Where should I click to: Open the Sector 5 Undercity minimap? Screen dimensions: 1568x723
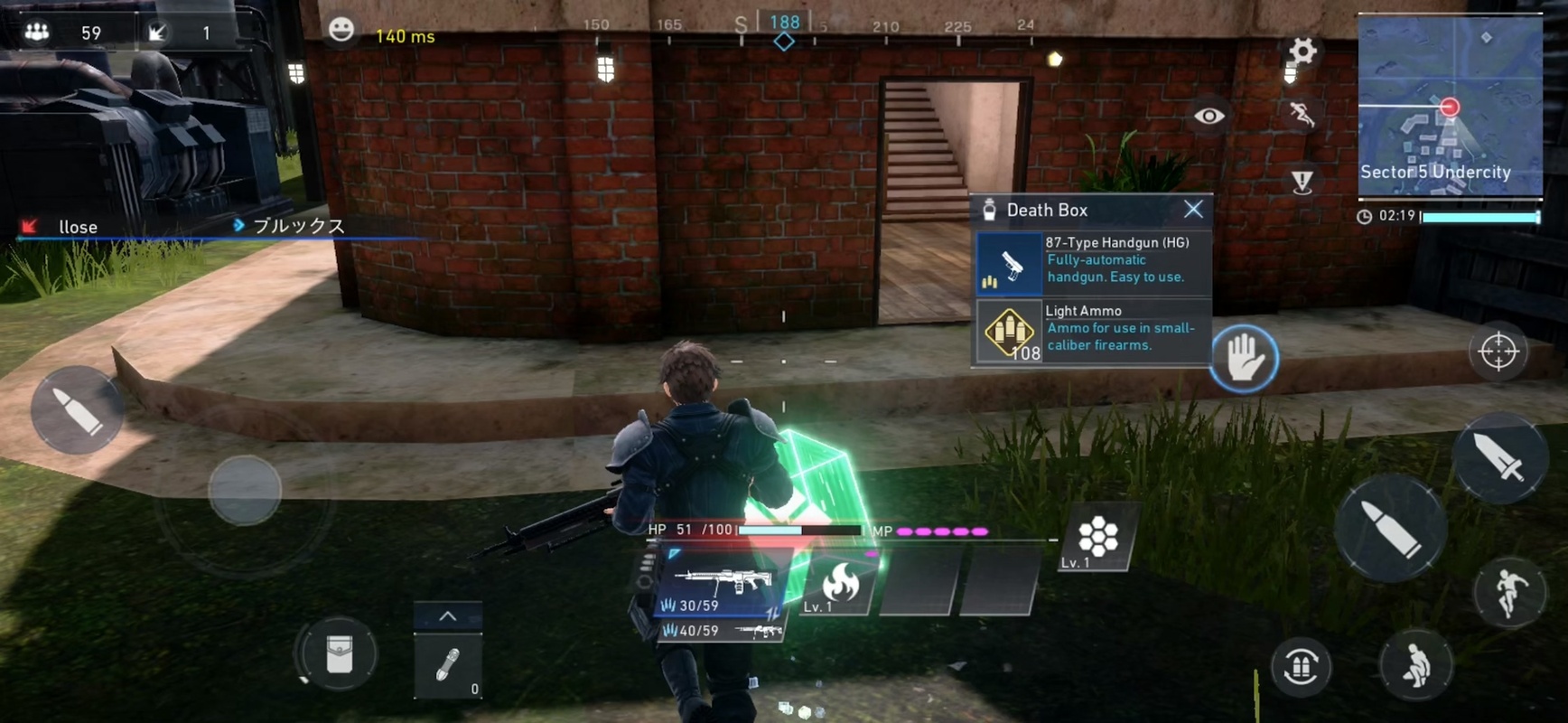tap(1449, 106)
